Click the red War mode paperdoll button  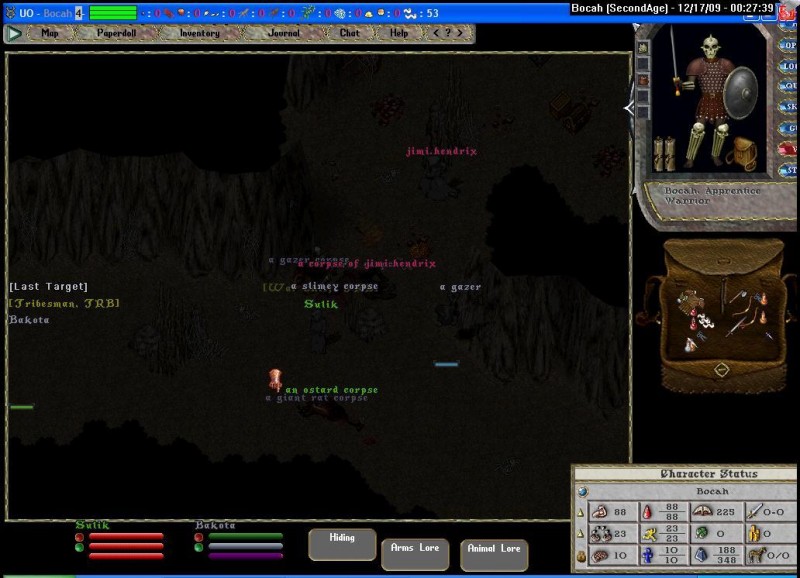click(789, 149)
